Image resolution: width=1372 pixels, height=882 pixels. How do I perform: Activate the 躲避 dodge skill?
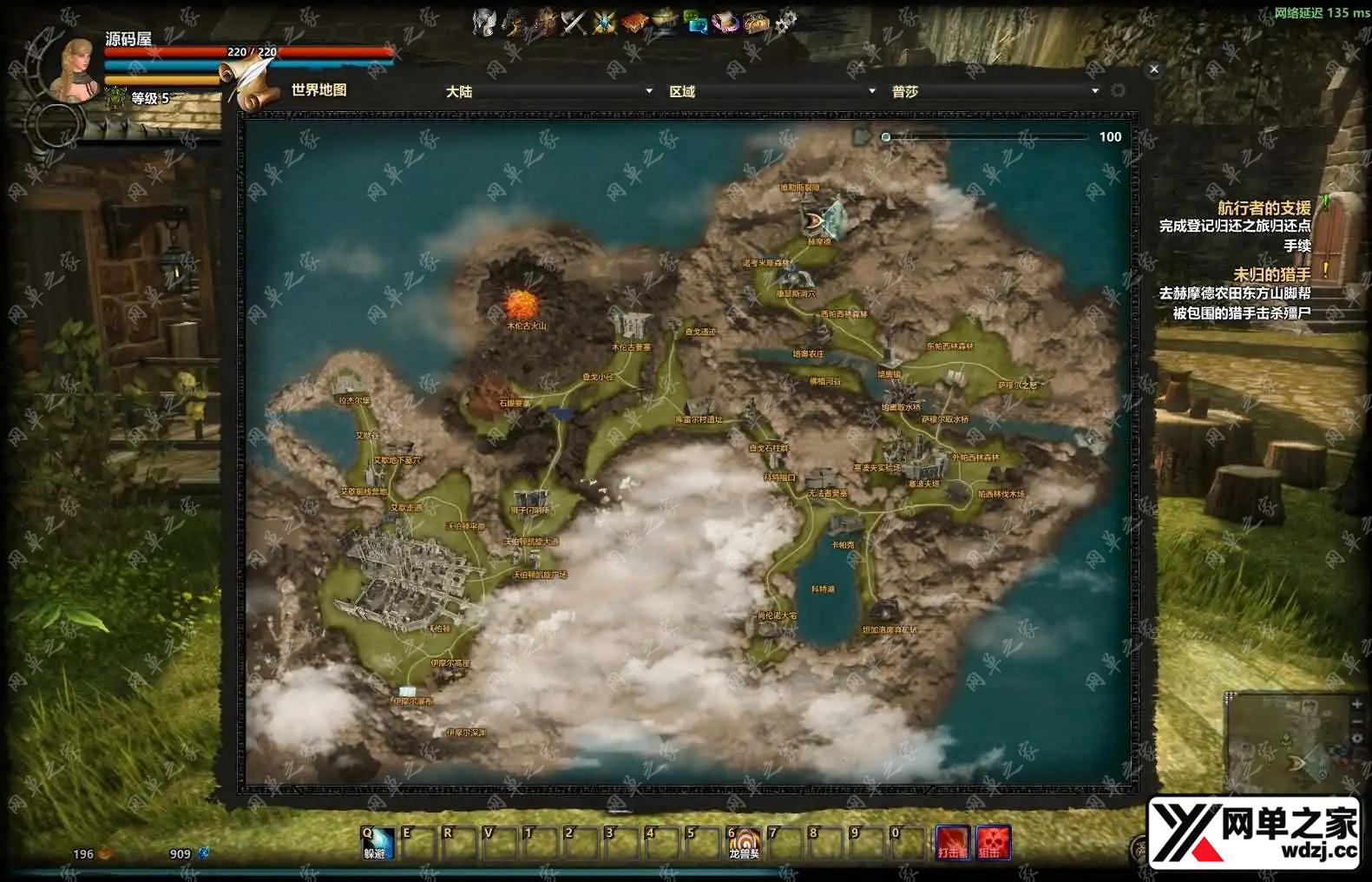pyautogui.click(x=377, y=841)
